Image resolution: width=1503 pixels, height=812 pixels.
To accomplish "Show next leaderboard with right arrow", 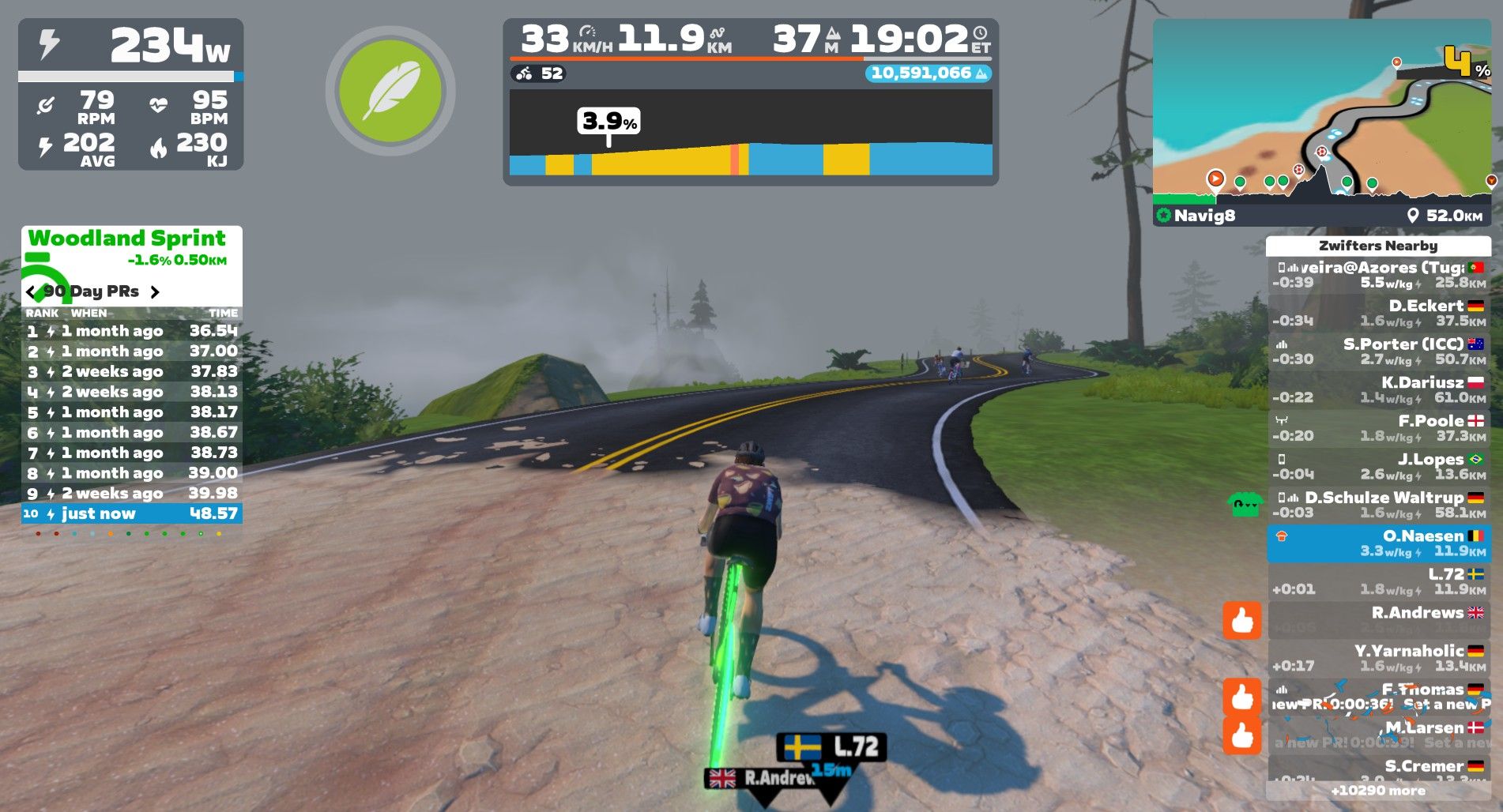I will (x=155, y=292).
